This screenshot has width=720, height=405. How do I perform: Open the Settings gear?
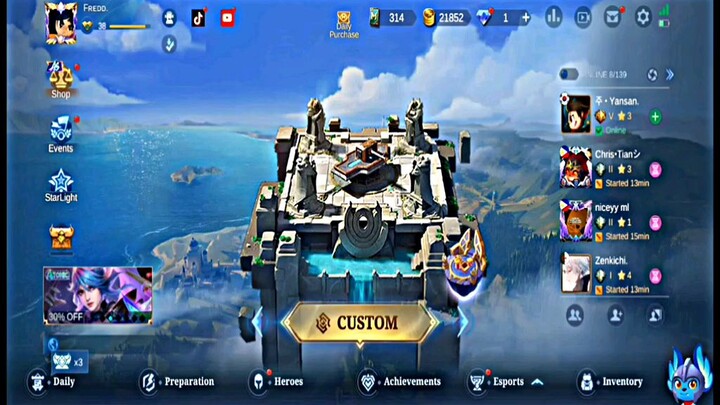(x=643, y=17)
